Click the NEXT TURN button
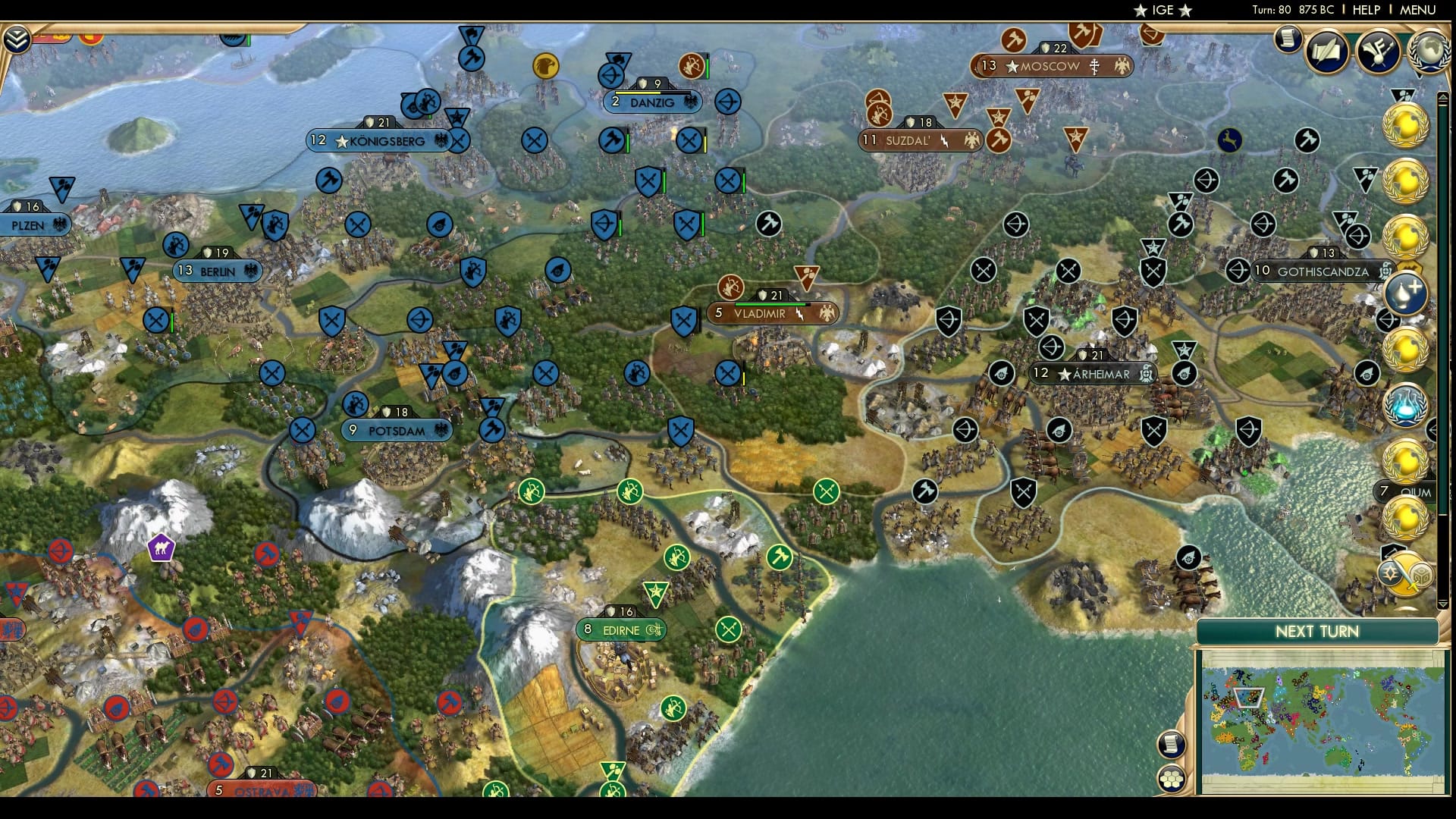Screen dimensions: 1456x819 click(1319, 631)
